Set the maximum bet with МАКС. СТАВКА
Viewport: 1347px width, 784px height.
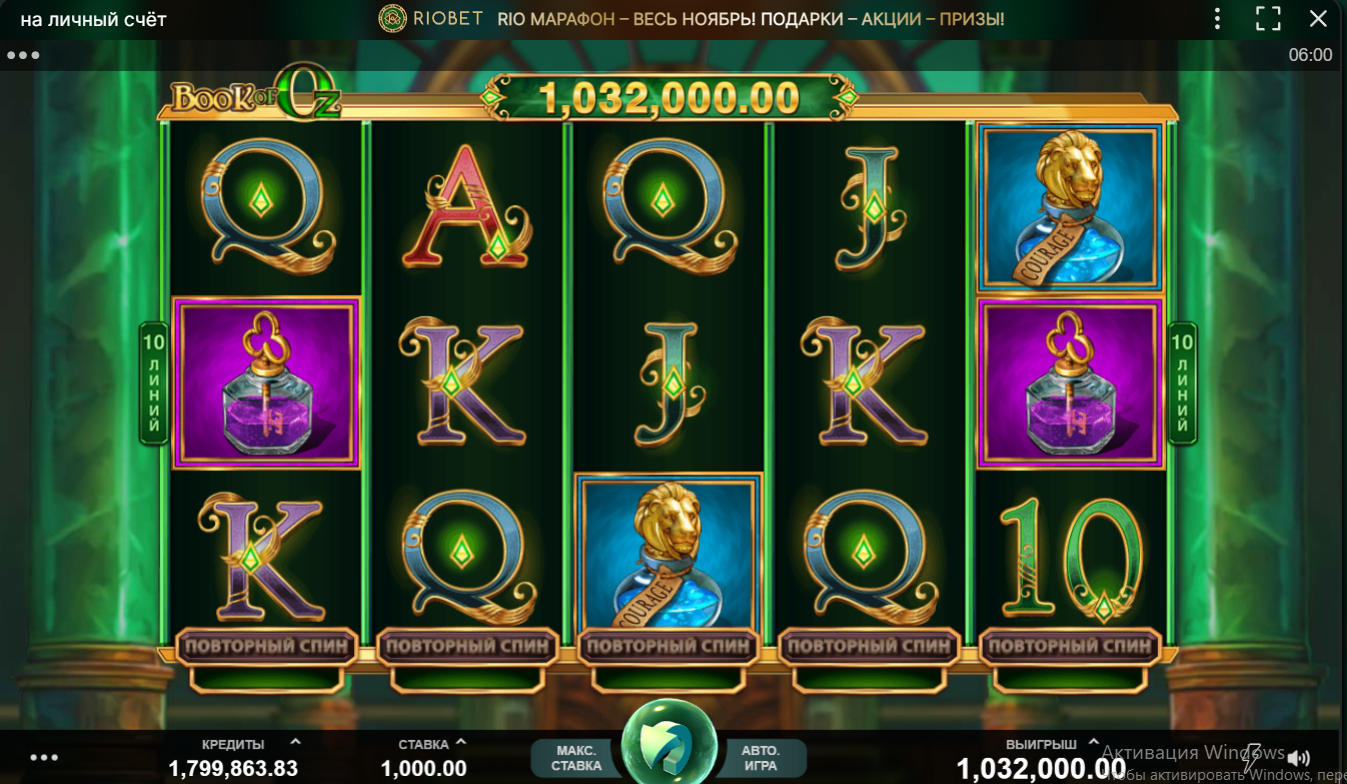point(576,758)
